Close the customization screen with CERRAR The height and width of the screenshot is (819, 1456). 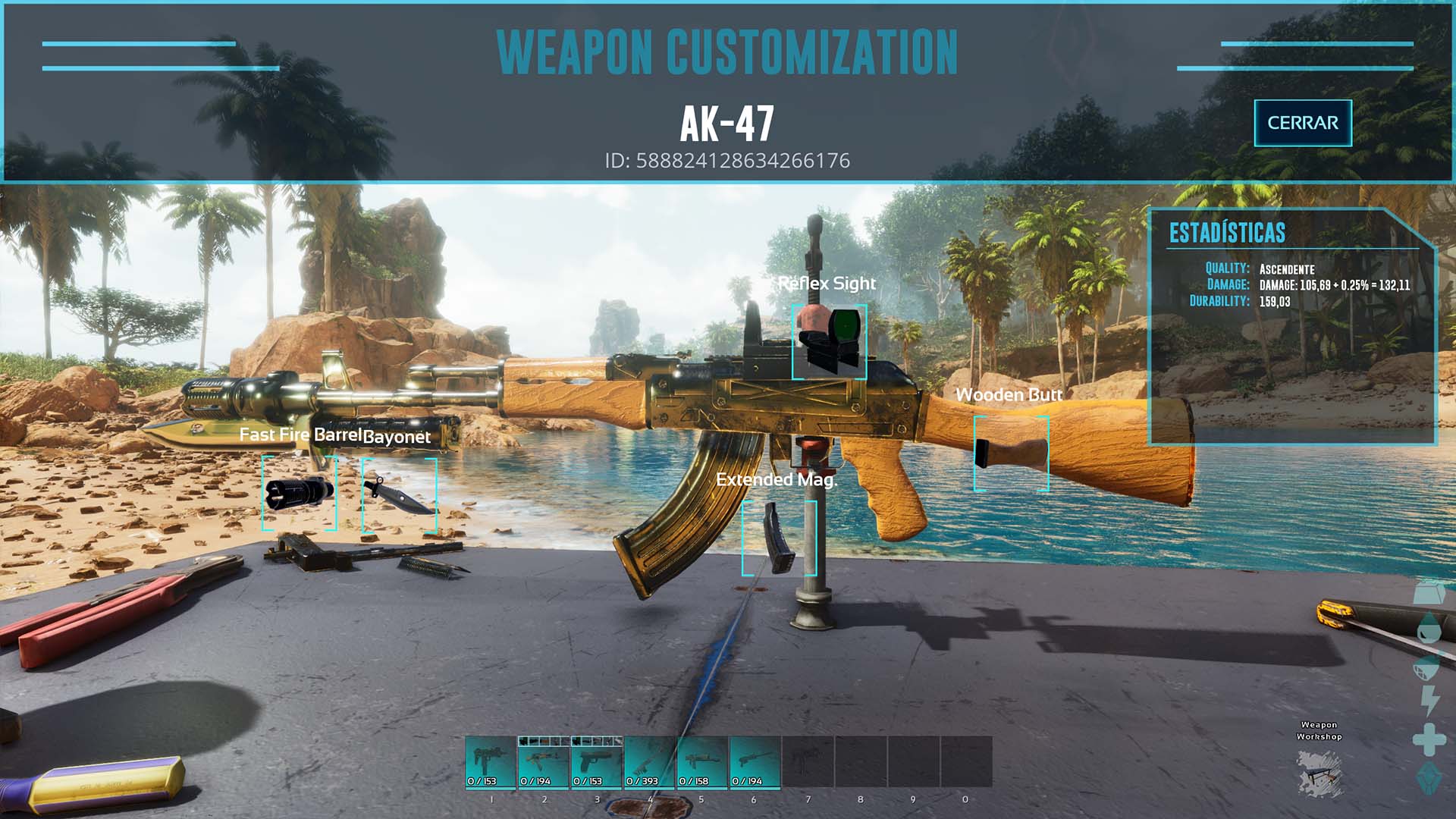(x=1302, y=123)
